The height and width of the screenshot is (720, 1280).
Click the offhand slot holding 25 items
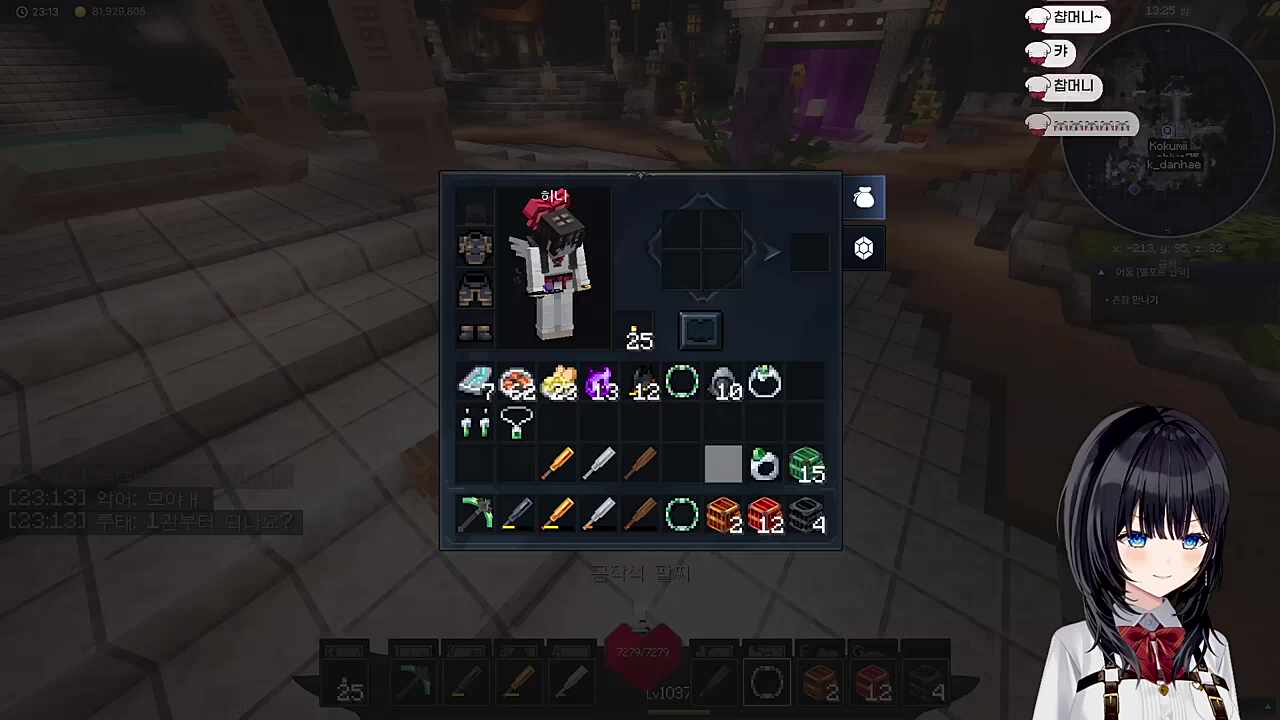638,333
